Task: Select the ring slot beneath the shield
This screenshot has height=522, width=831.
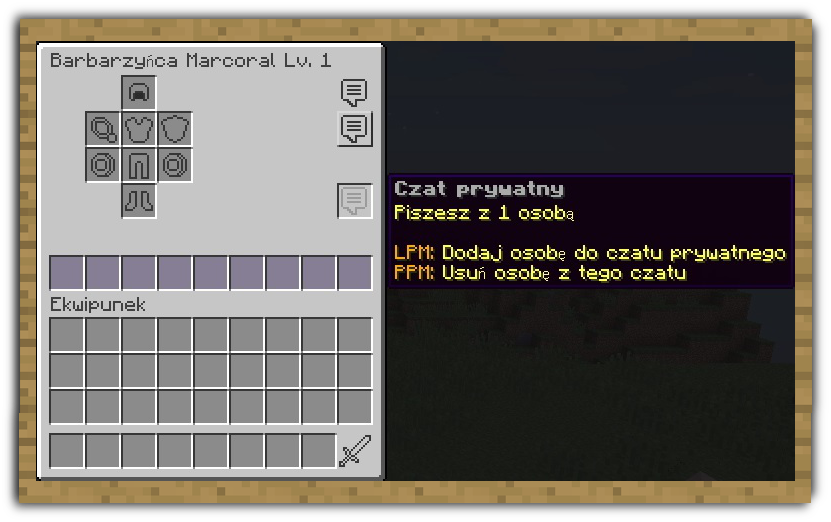Action: click(x=174, y=165)
